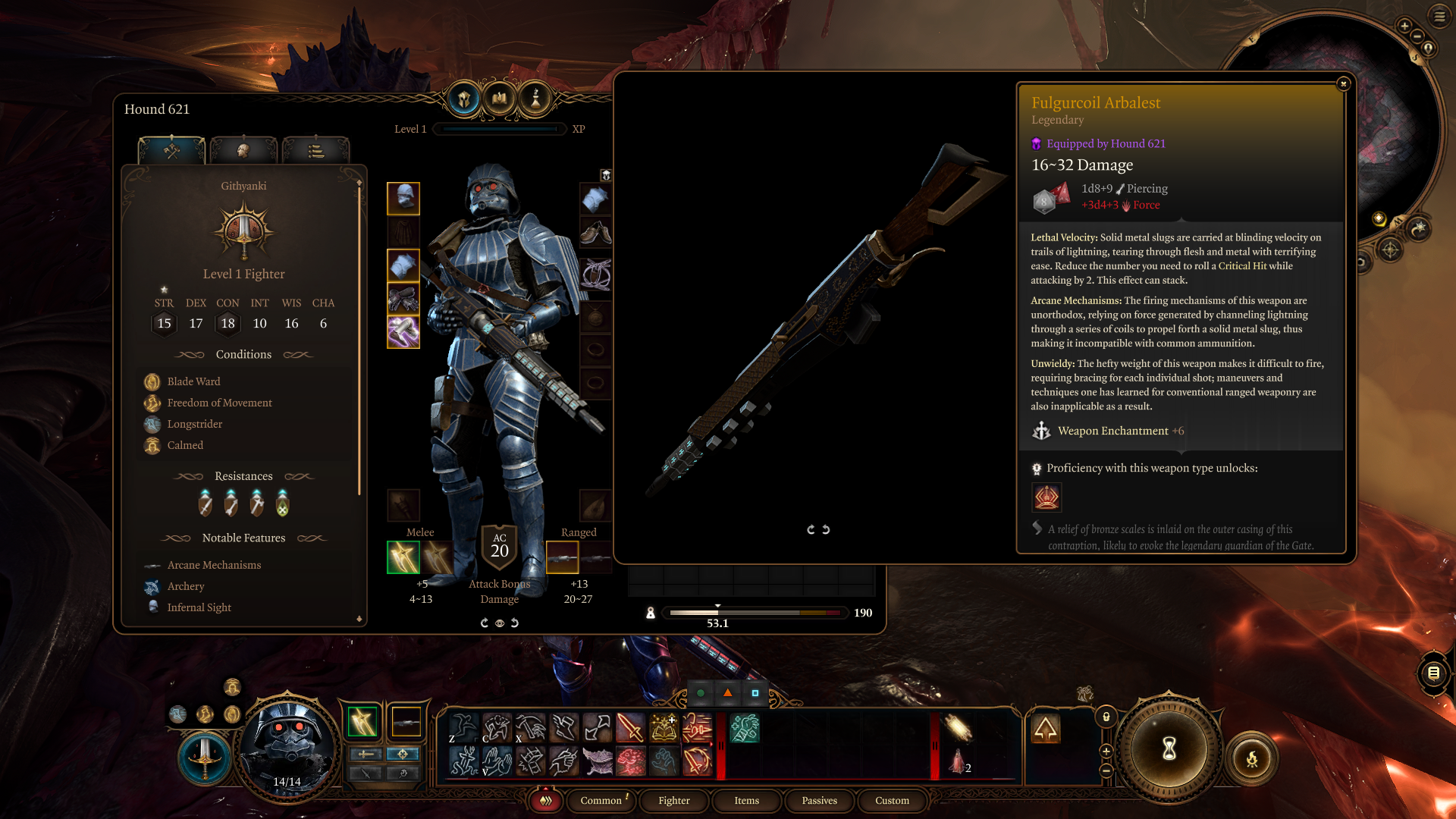
Task: Click the Blade Ward condition
Action: (193, 381)
